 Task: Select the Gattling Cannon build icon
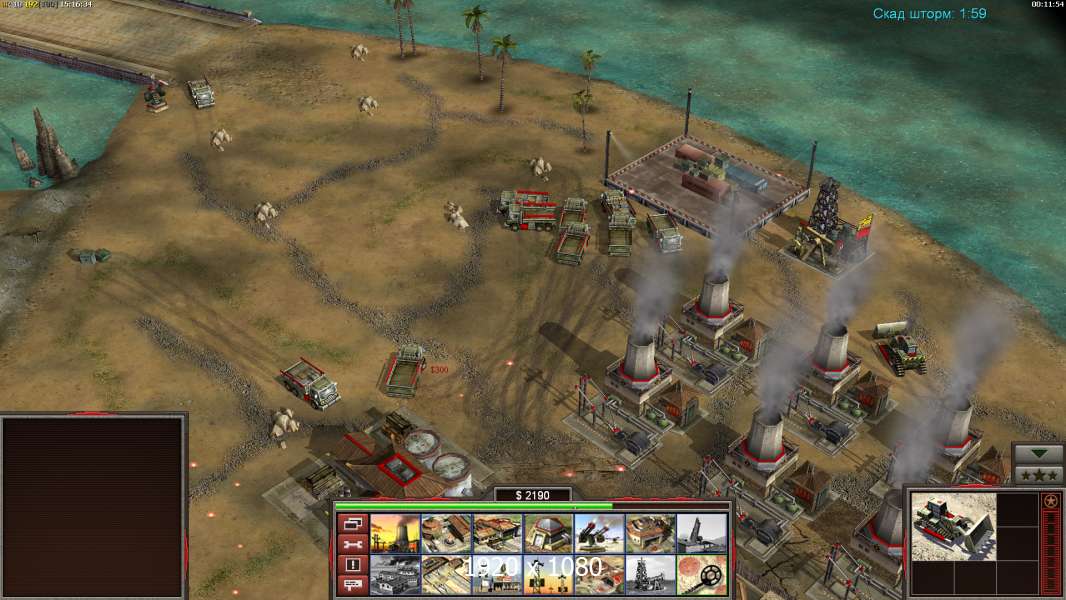click(599, 533)
